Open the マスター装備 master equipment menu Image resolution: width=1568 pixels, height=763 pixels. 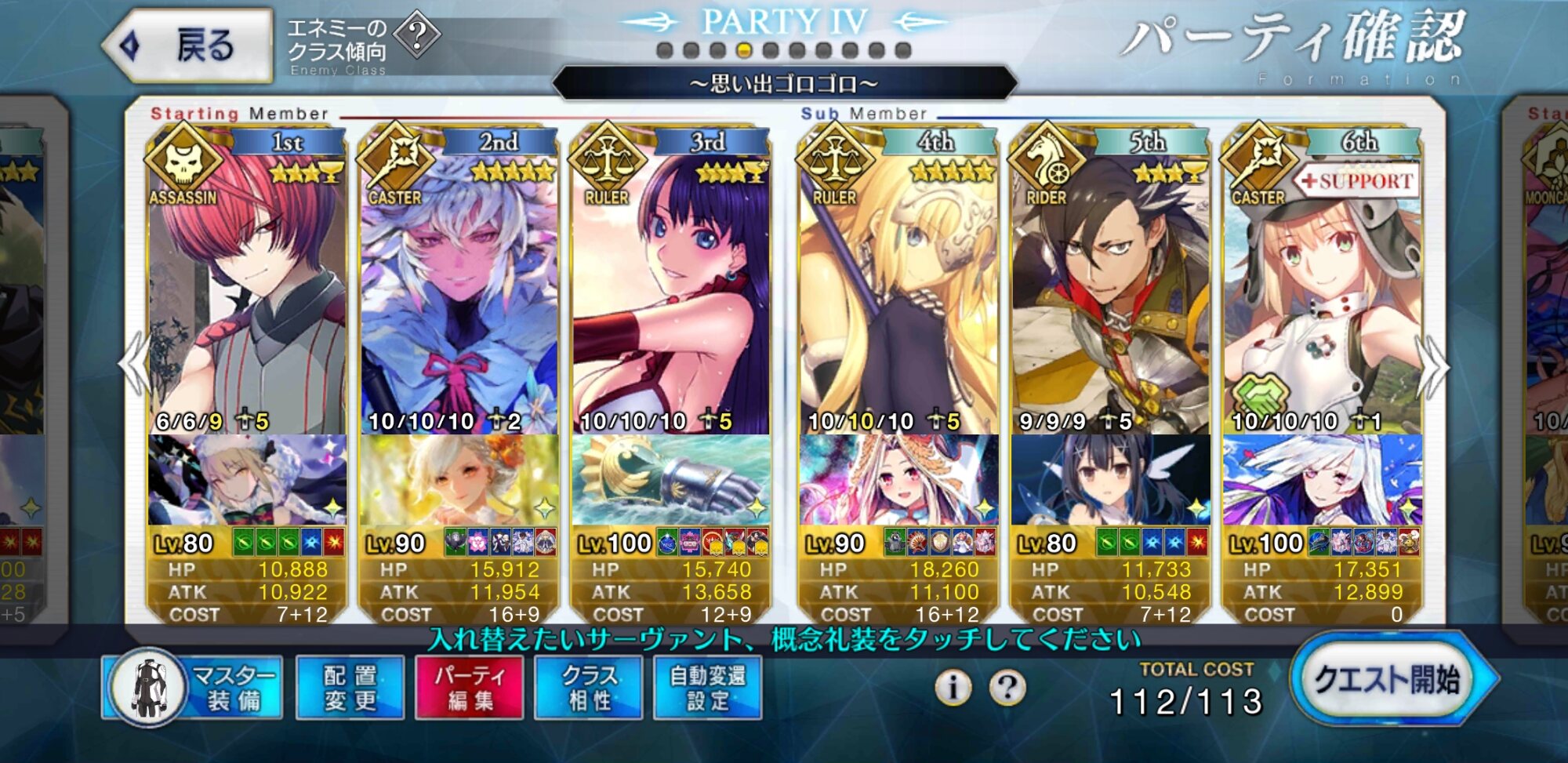(194, 688)
